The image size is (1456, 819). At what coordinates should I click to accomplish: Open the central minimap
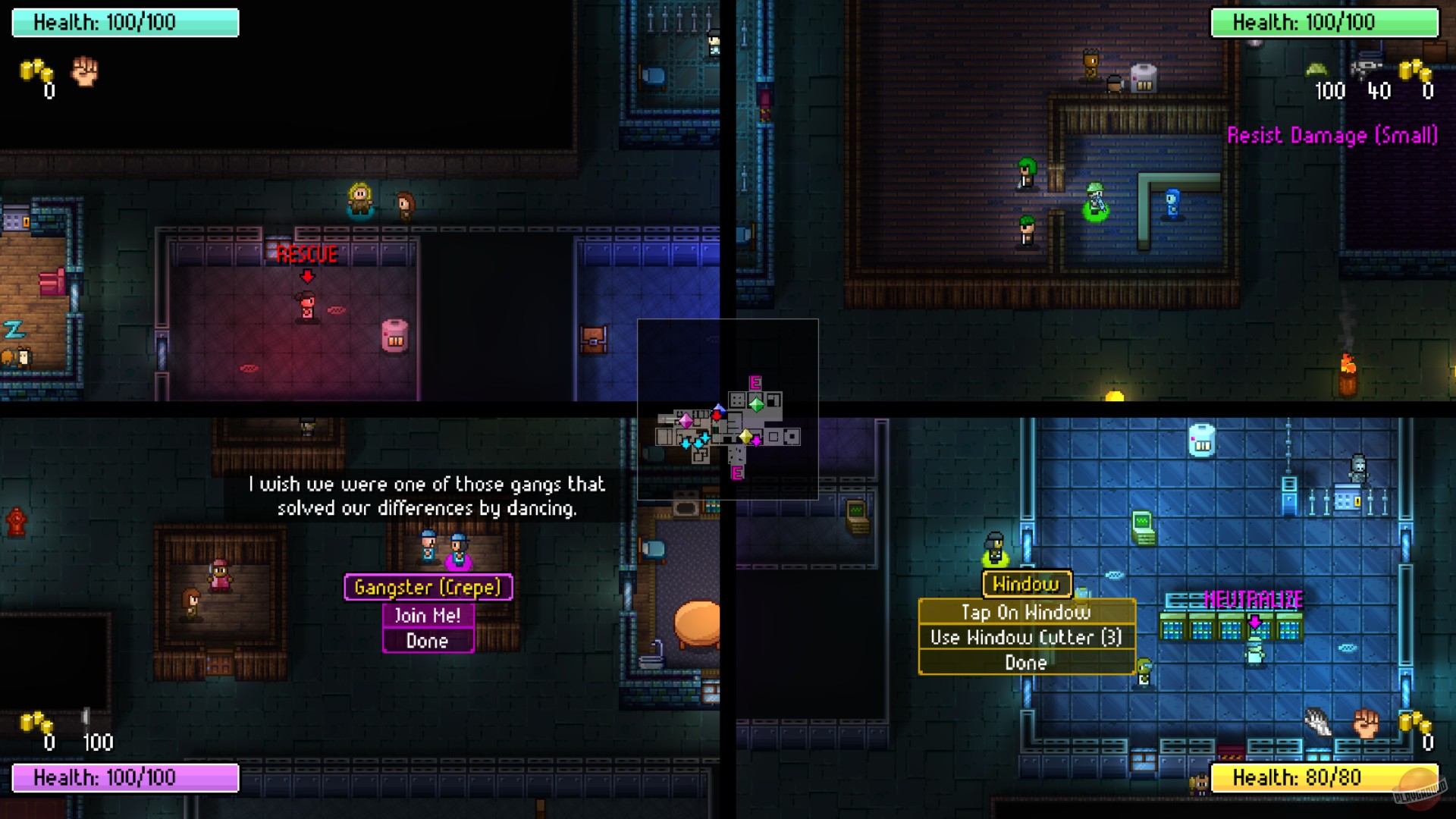728,417
